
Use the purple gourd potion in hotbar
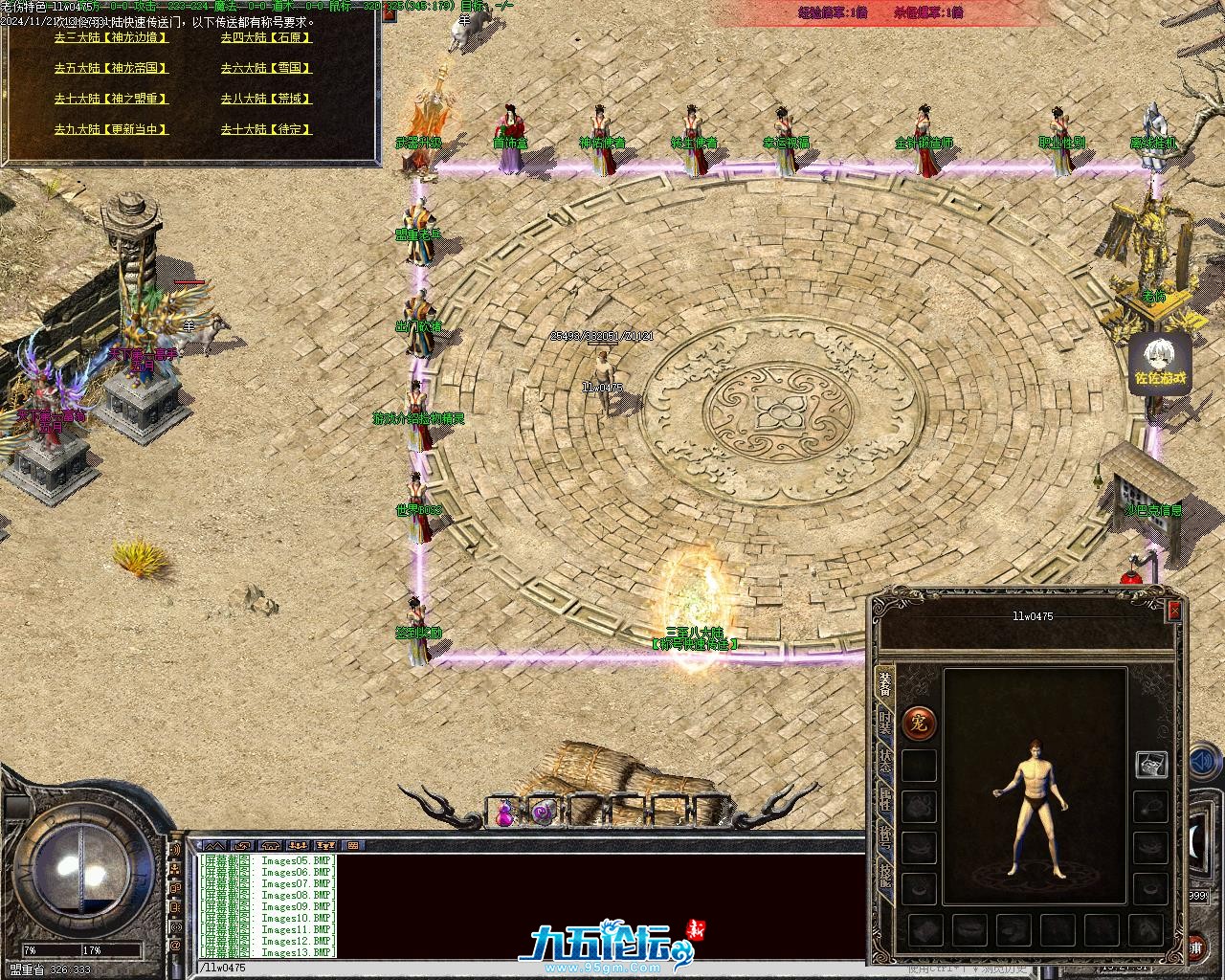pyautogui.click(x=504, y=813)
